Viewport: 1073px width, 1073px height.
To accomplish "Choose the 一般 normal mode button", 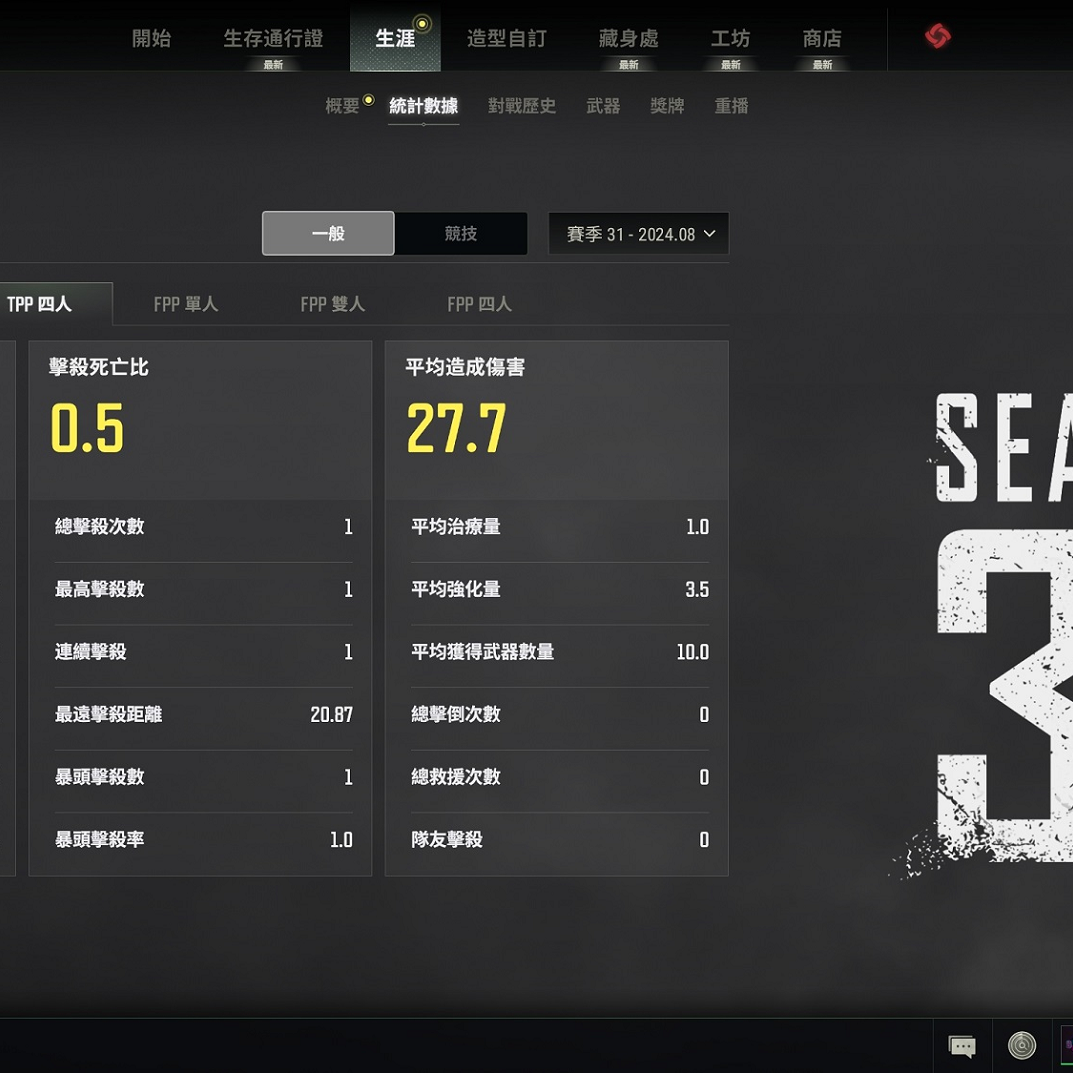I will (328, 234).
